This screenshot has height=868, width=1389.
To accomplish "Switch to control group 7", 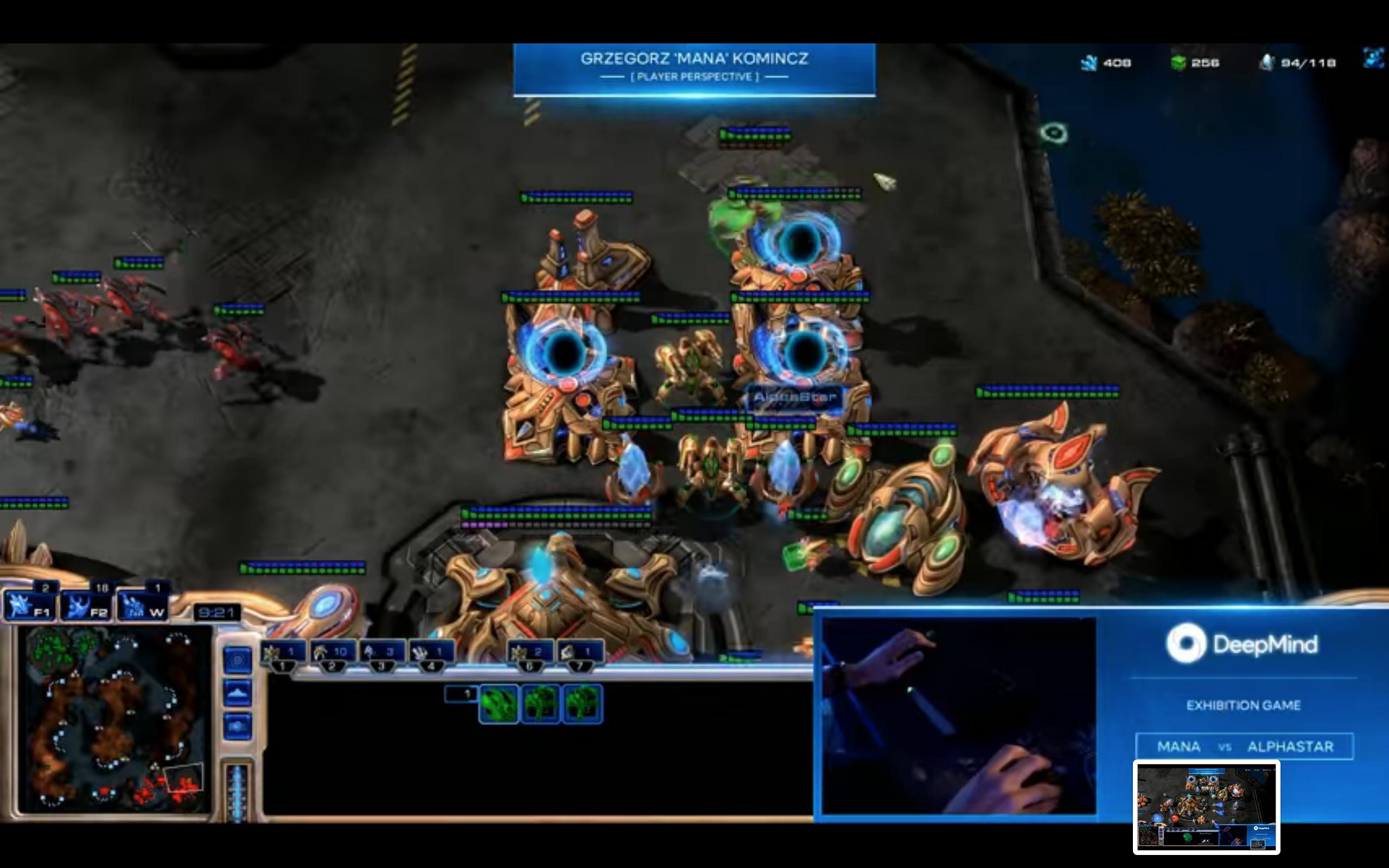I will [x=579, y=654].
